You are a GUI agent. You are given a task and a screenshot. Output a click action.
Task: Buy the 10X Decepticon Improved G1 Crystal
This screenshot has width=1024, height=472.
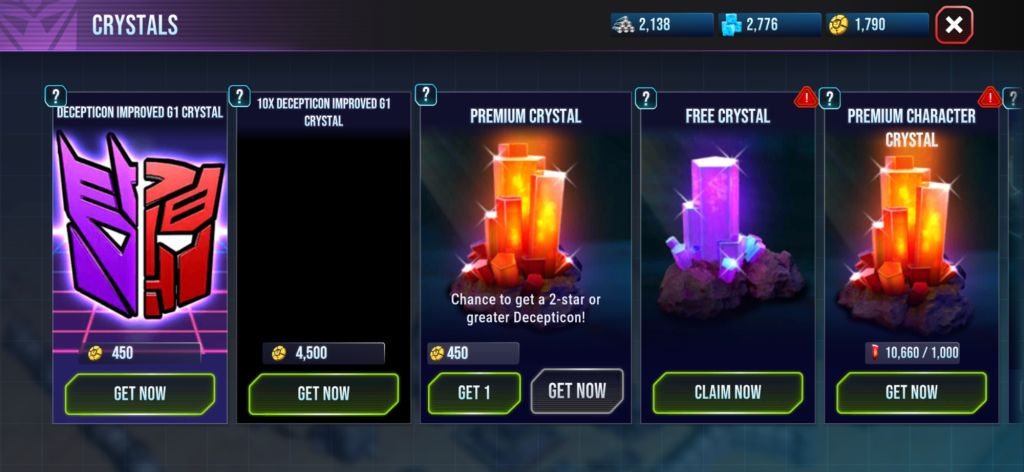323,393
